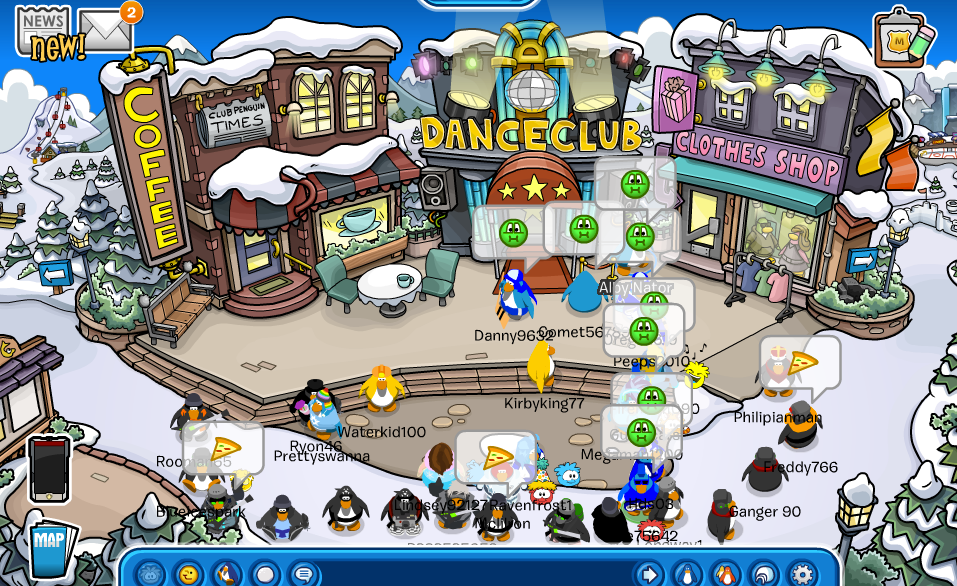Open the moderator badge icon

(903, 39)
